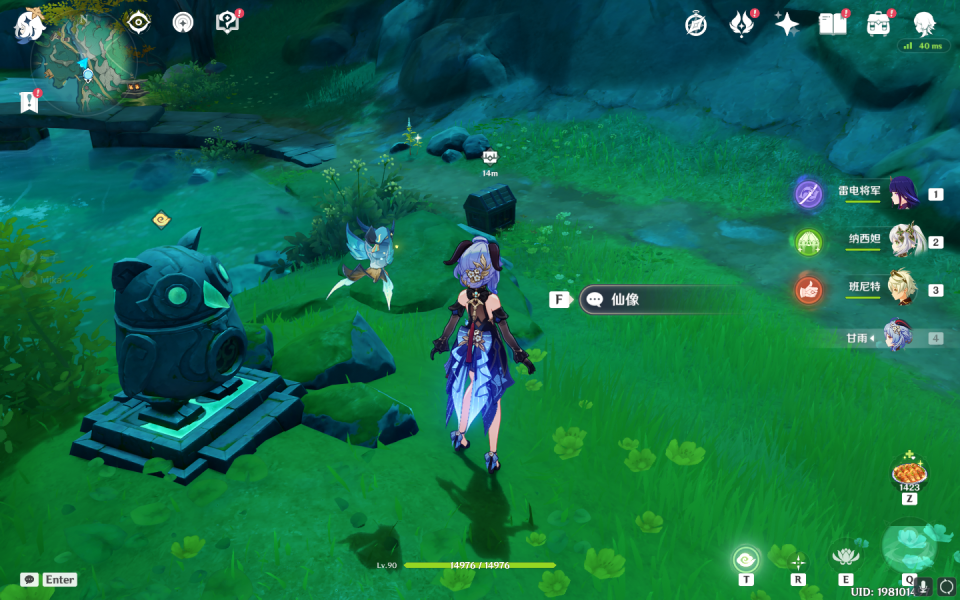The image size is (960, 600).
Task: Switch to party member 雷电将军
Action: (x=903, y=192)
